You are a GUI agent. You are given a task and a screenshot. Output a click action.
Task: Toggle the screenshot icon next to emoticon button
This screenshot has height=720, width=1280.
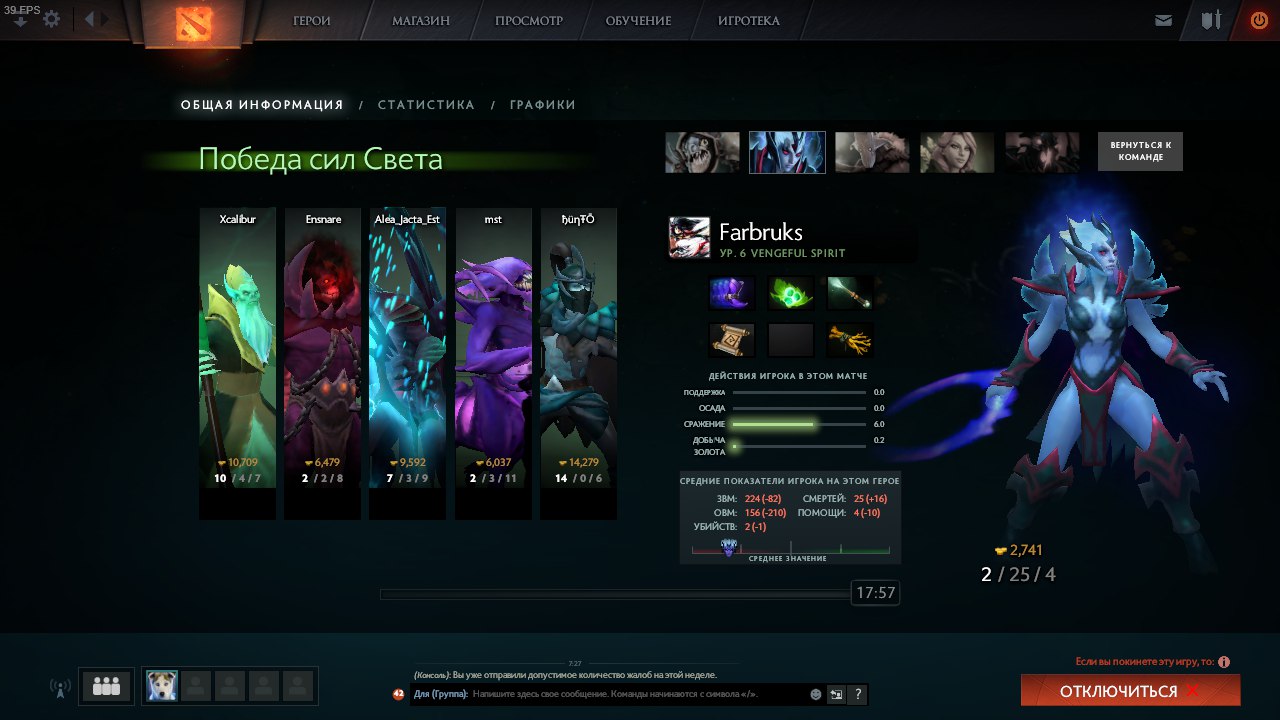836,694
